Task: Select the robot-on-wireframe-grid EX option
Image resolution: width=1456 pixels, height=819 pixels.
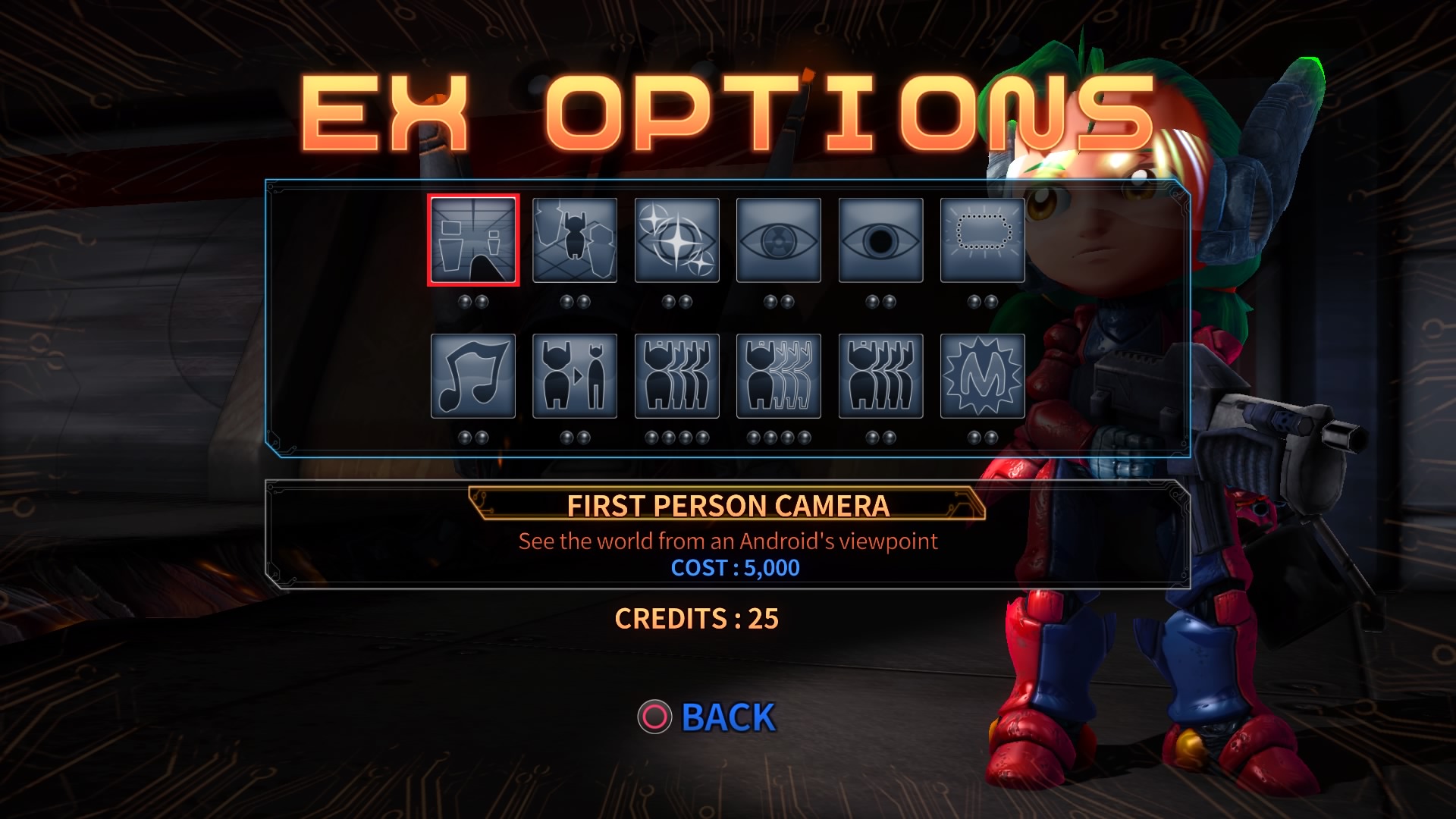Action: pyautogui.click(x=574, y=240)
